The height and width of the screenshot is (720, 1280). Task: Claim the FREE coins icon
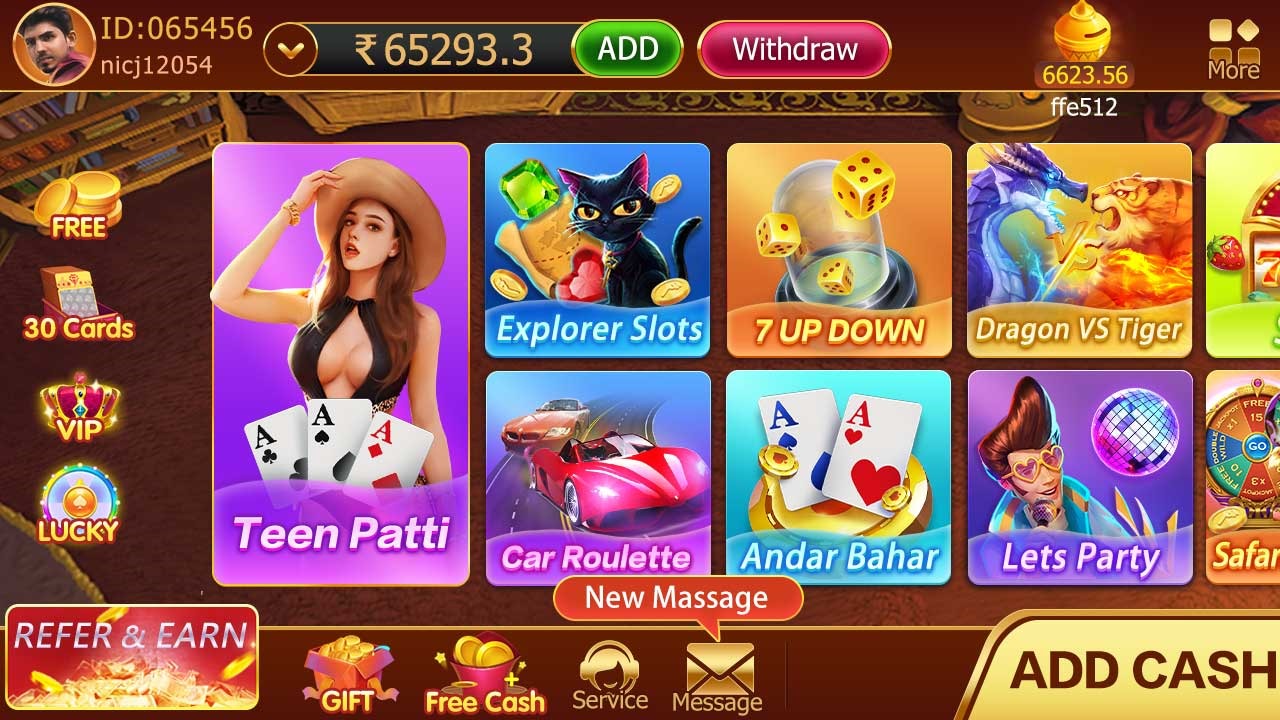click(x=78, y=205)
